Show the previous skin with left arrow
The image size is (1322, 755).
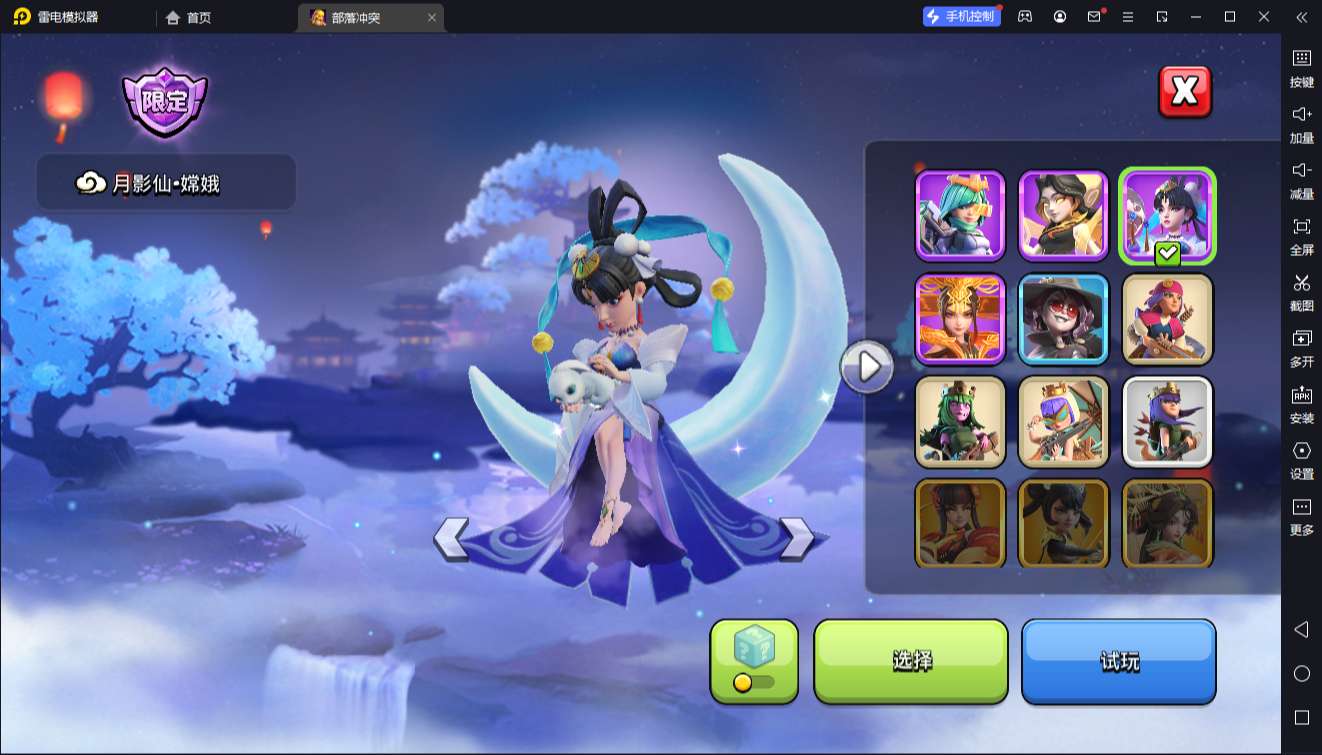[451, 538]
